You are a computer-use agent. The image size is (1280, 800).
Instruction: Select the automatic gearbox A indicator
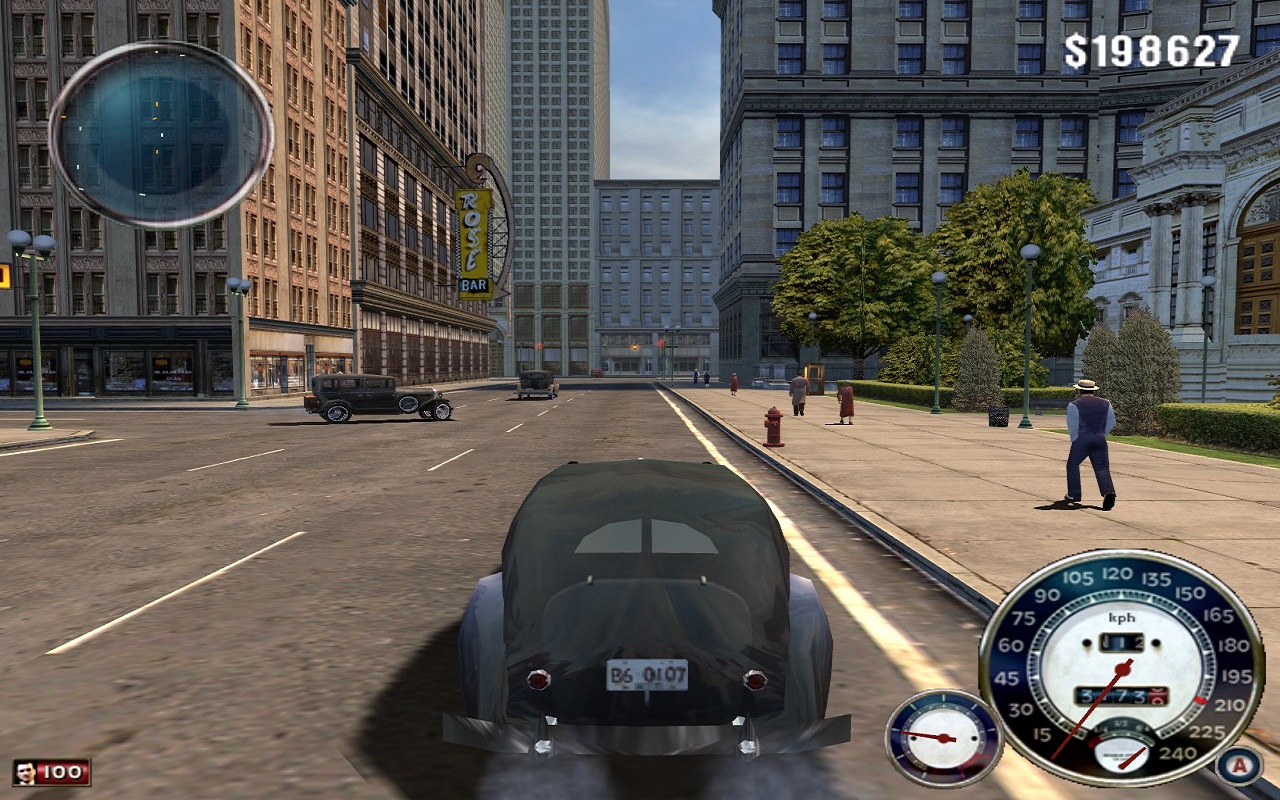point(1239,765)
